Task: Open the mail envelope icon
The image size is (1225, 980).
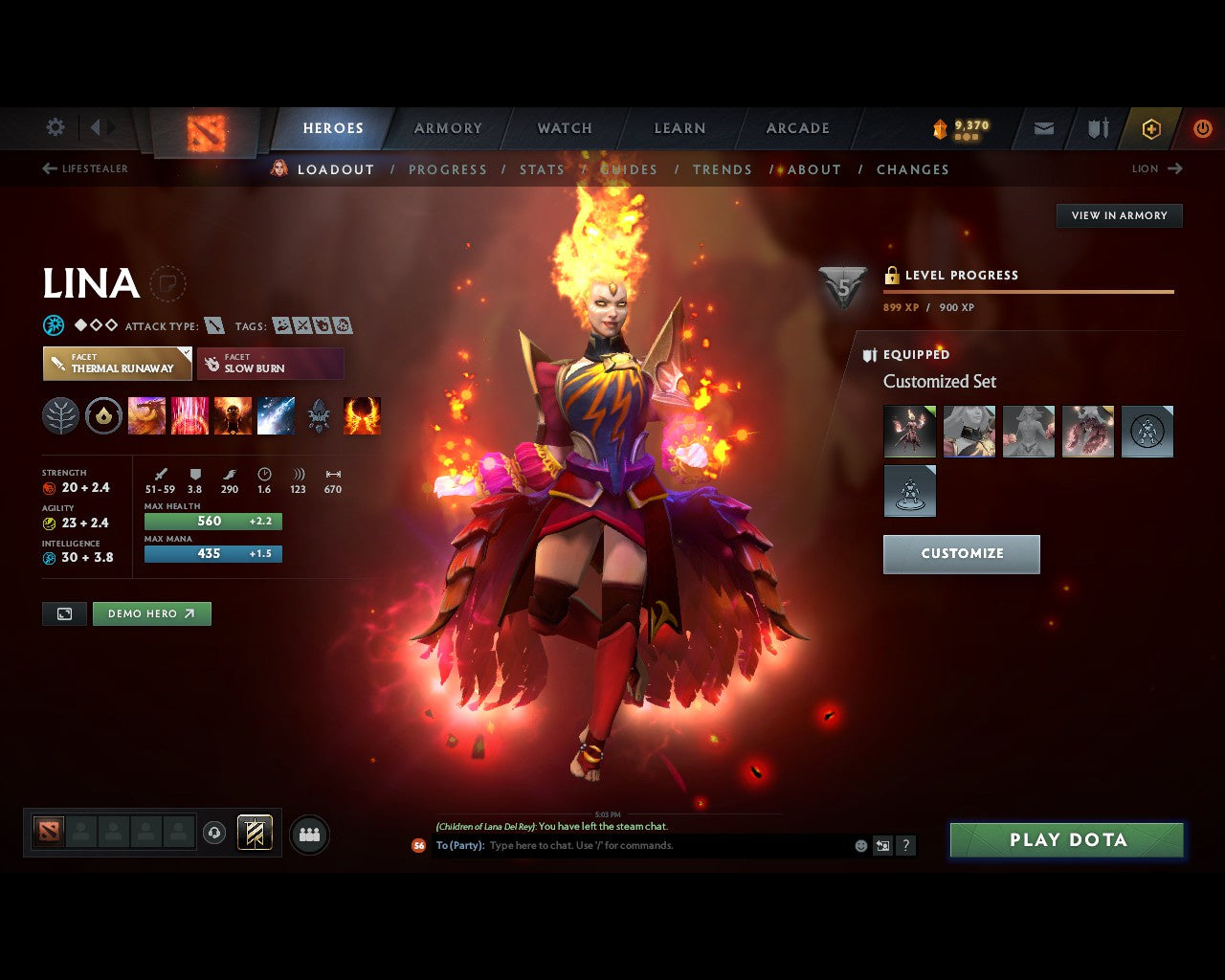Action: (1044, 128)
